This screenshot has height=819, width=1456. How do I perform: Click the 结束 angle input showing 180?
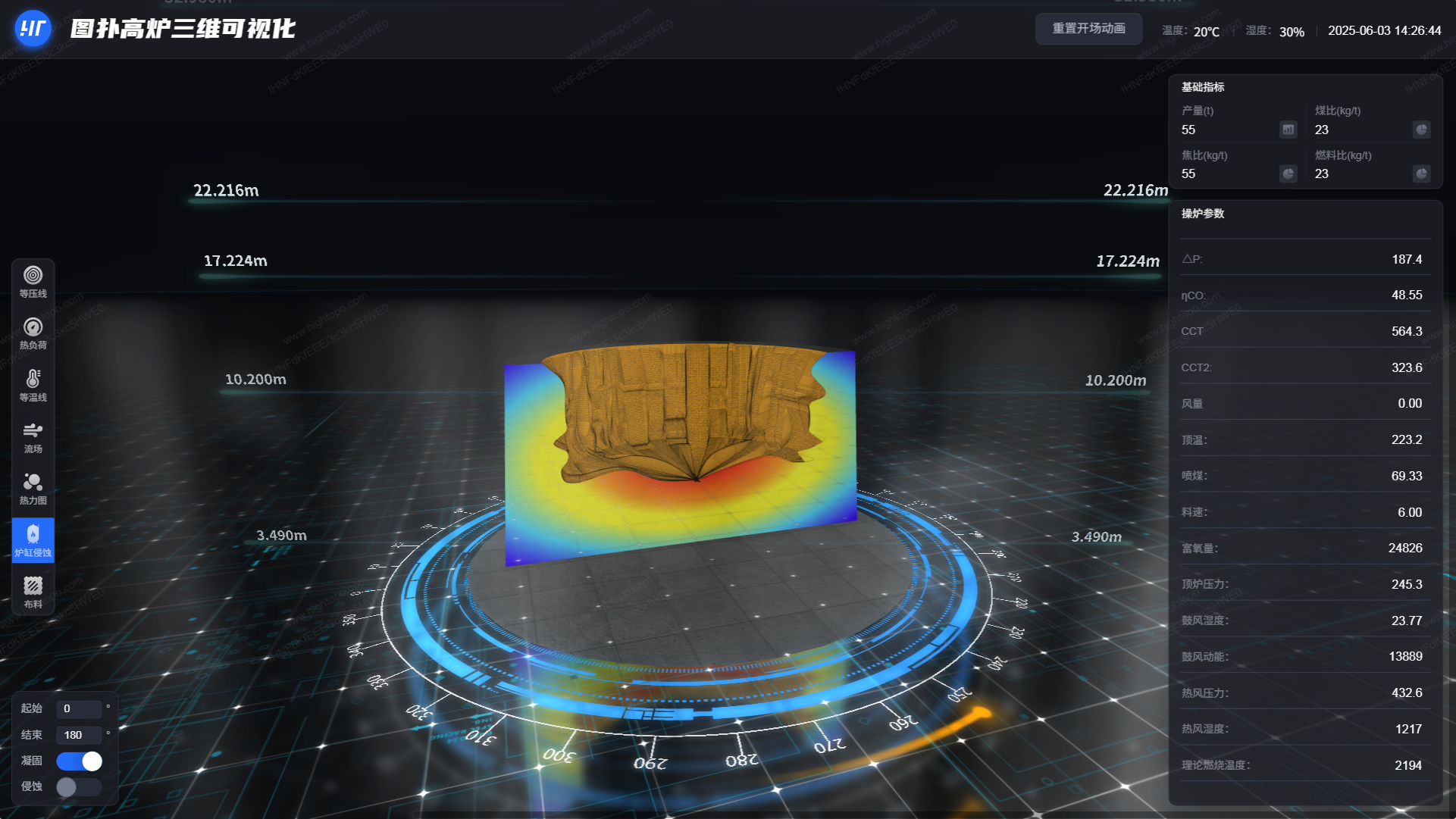point(79,735)
